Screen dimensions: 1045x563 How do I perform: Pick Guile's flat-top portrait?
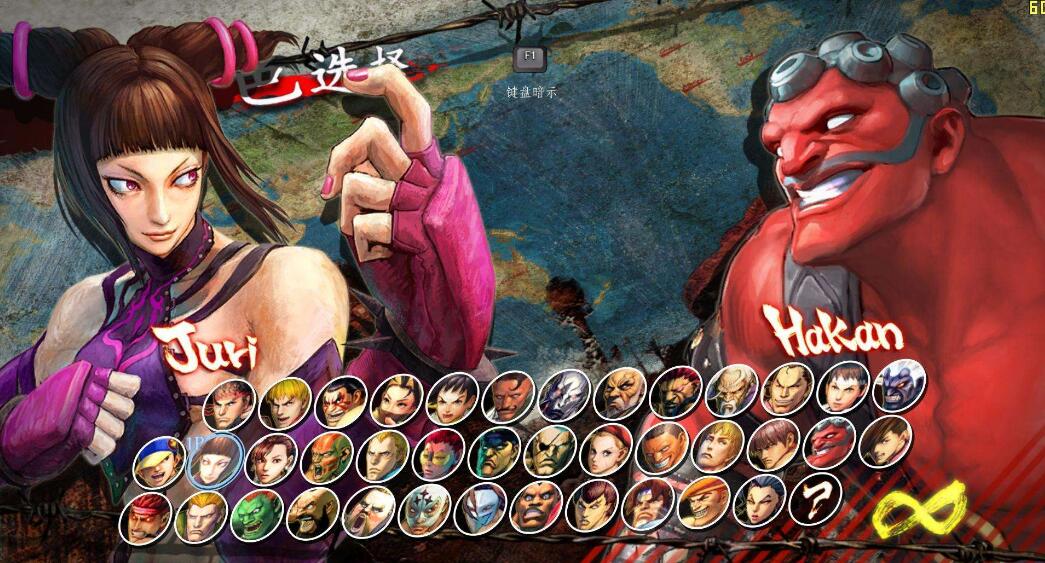click(x=382, y=457)
